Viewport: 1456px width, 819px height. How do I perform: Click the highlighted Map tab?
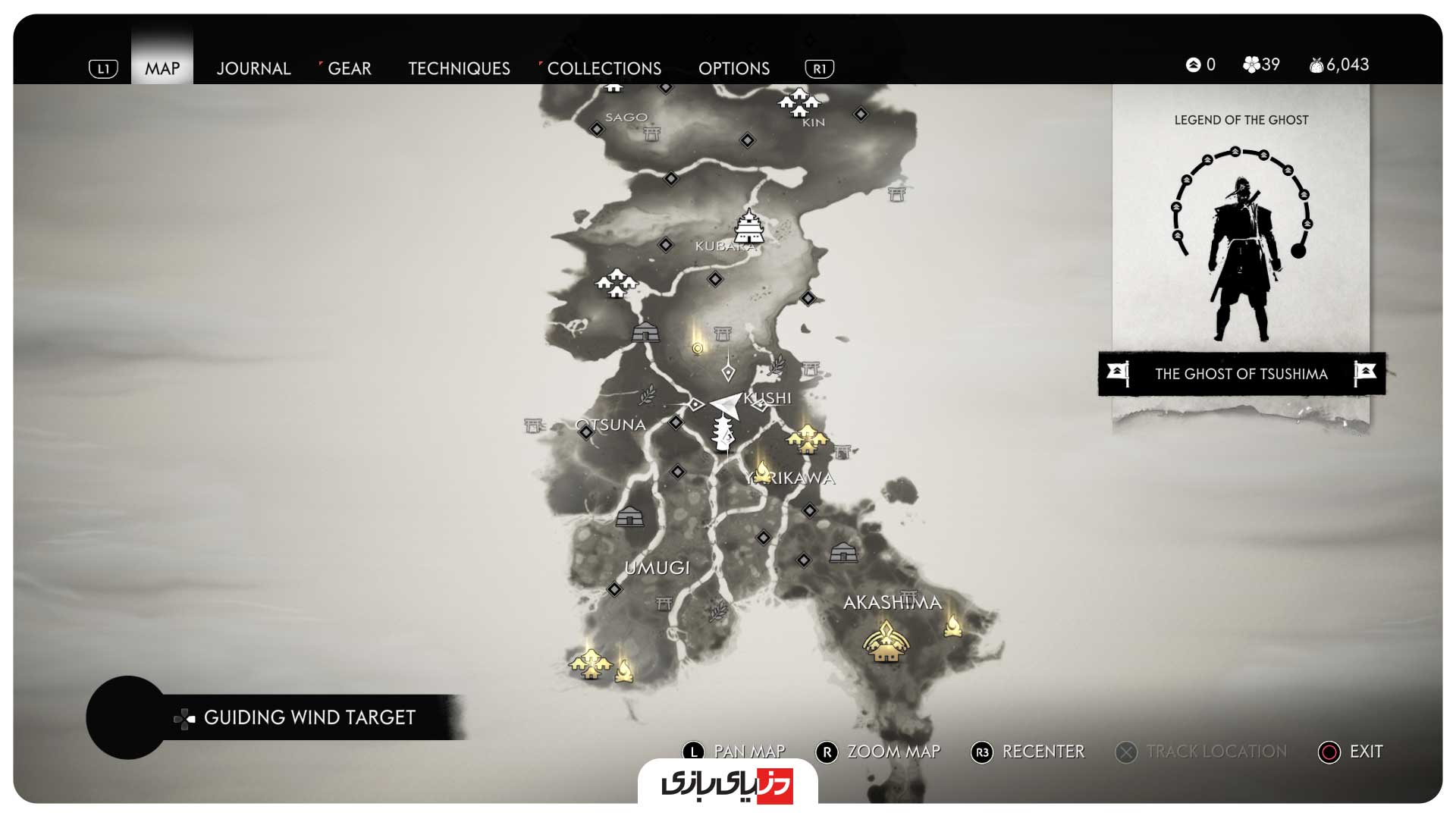coord(162,68)
